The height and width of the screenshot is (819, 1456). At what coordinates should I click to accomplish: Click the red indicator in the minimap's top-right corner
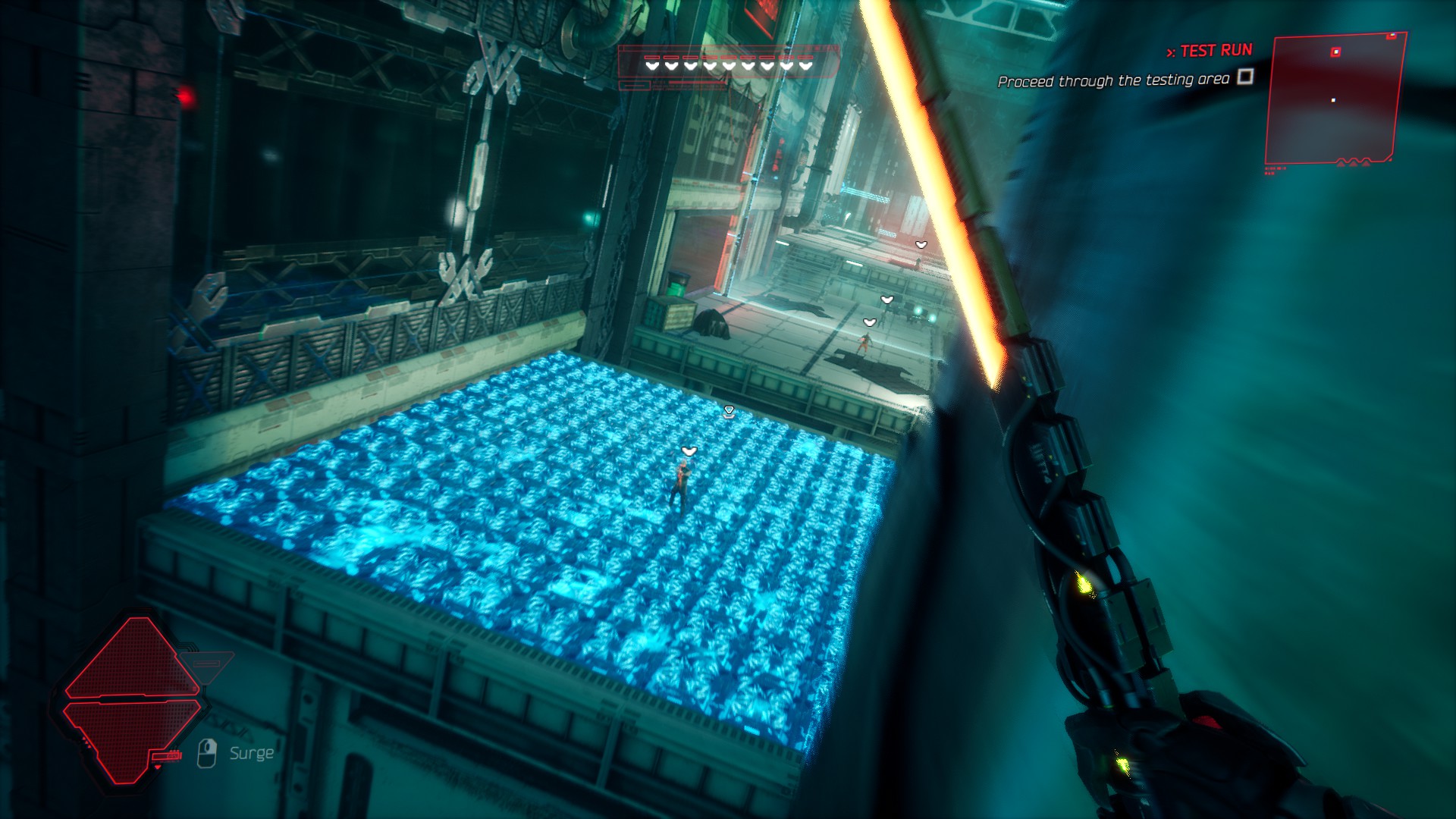[1391, 36]
